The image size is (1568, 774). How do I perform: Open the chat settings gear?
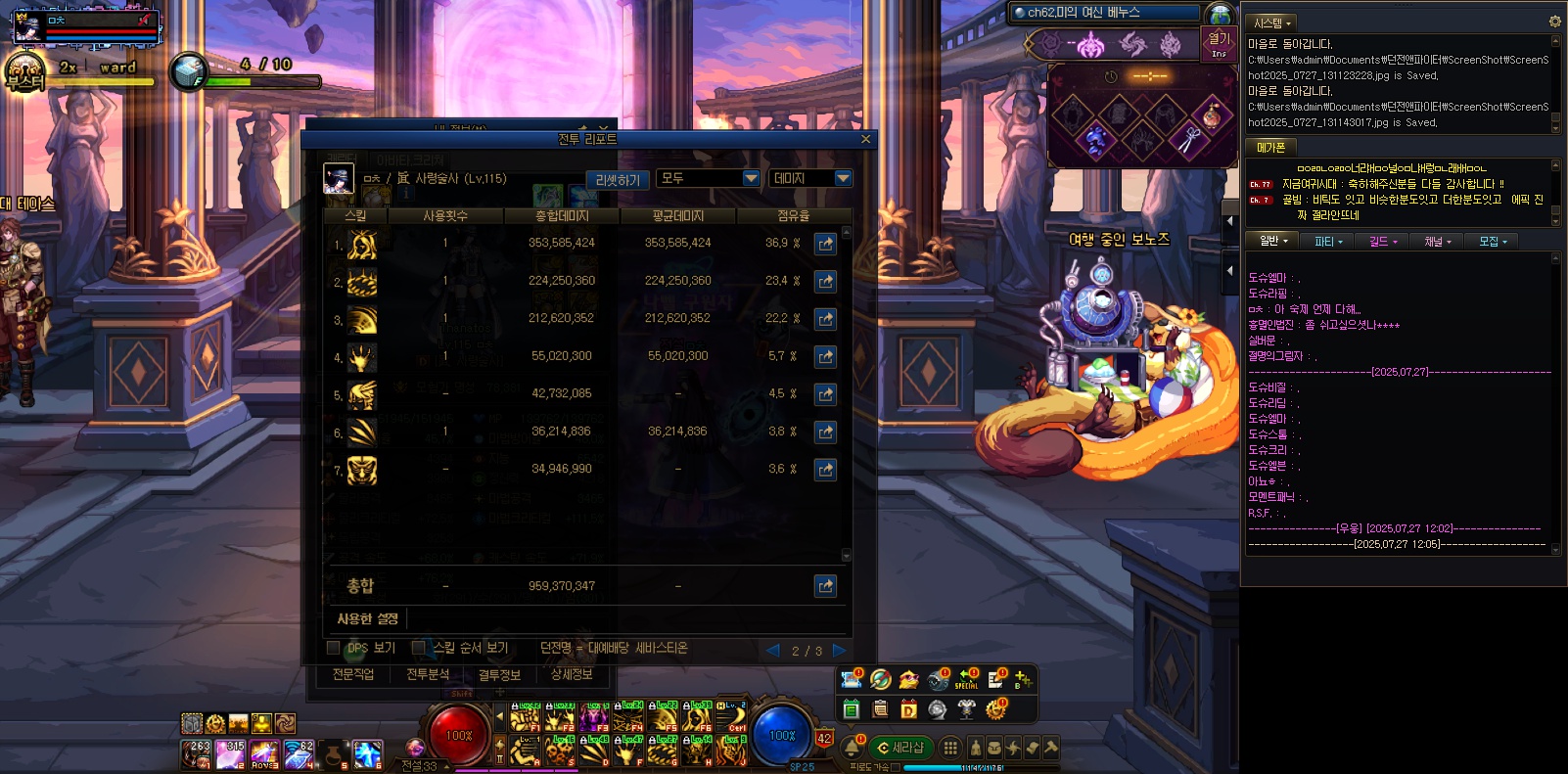pyautogui.click(x=1554, y=22)
